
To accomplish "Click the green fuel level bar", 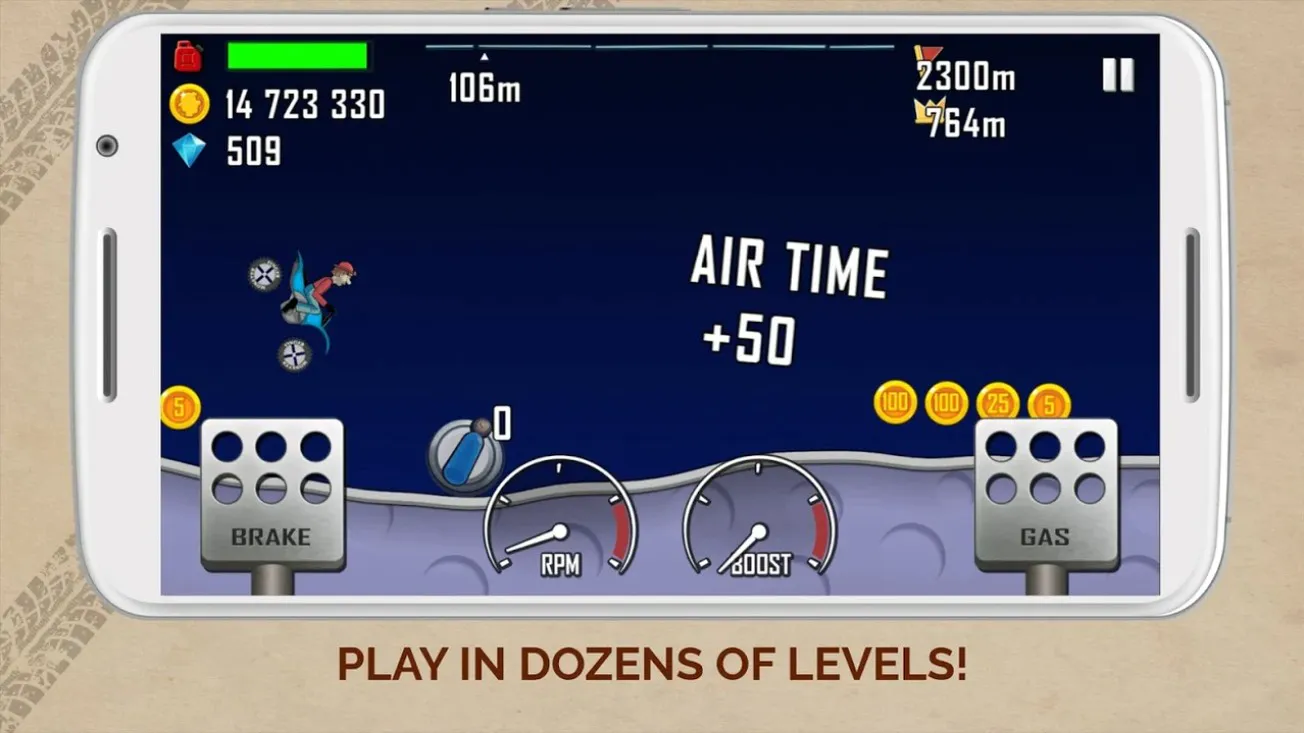I will (x=297, y=55).
